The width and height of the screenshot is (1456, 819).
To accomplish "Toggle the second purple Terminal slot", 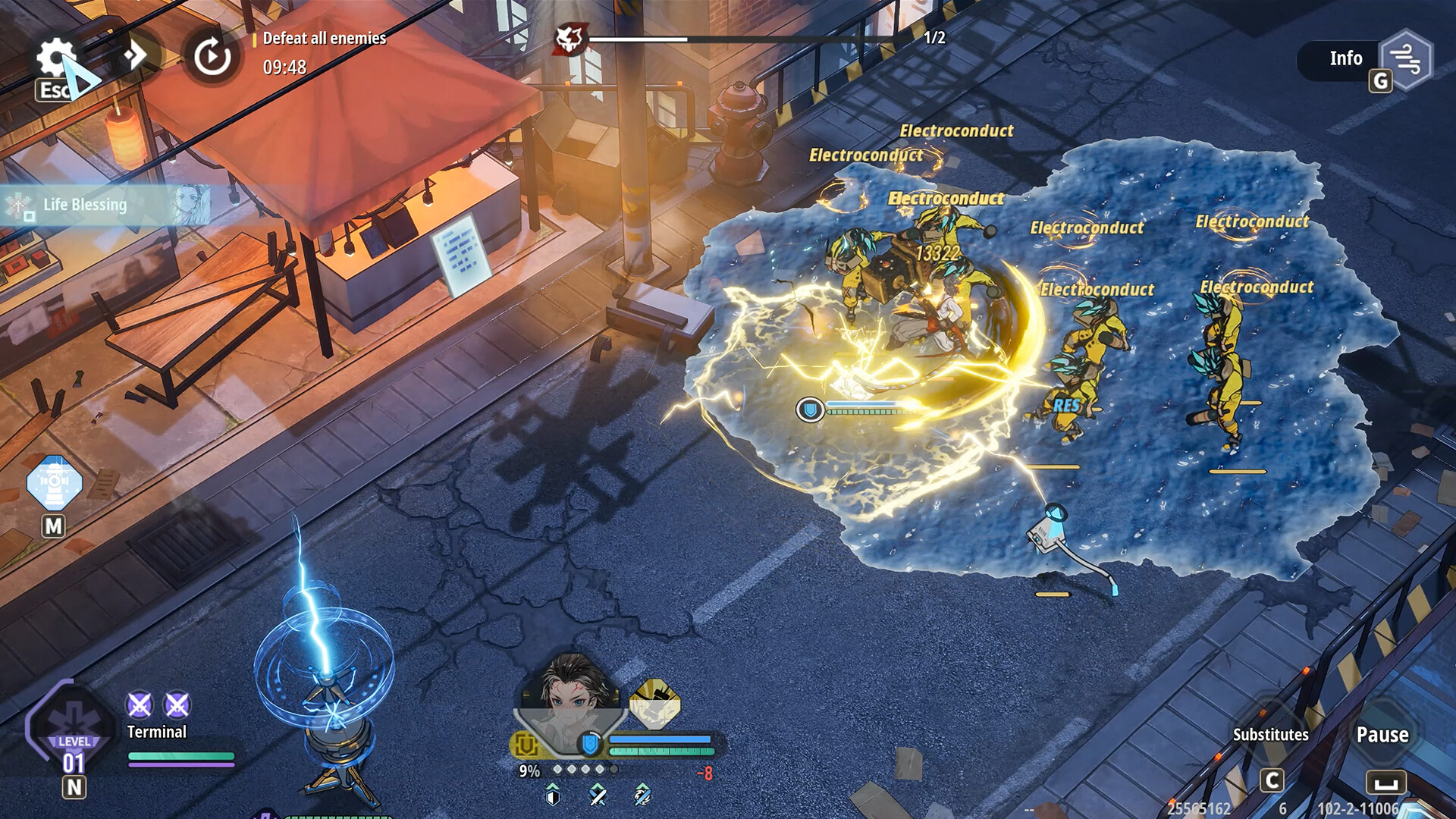I will (x=177, y=704).
